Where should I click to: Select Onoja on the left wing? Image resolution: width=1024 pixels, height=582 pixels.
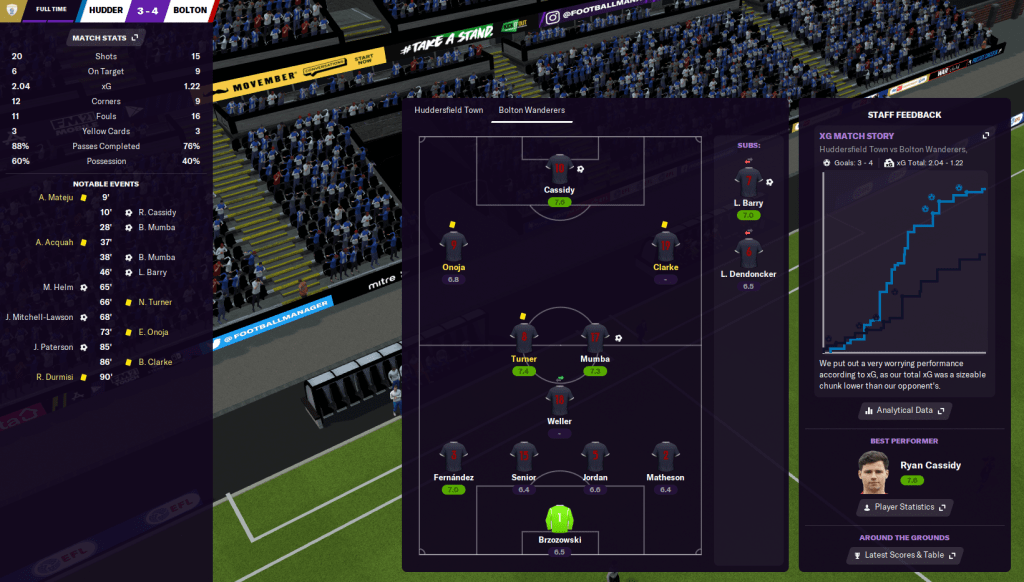pyautogui.click(x=453, y=246)
